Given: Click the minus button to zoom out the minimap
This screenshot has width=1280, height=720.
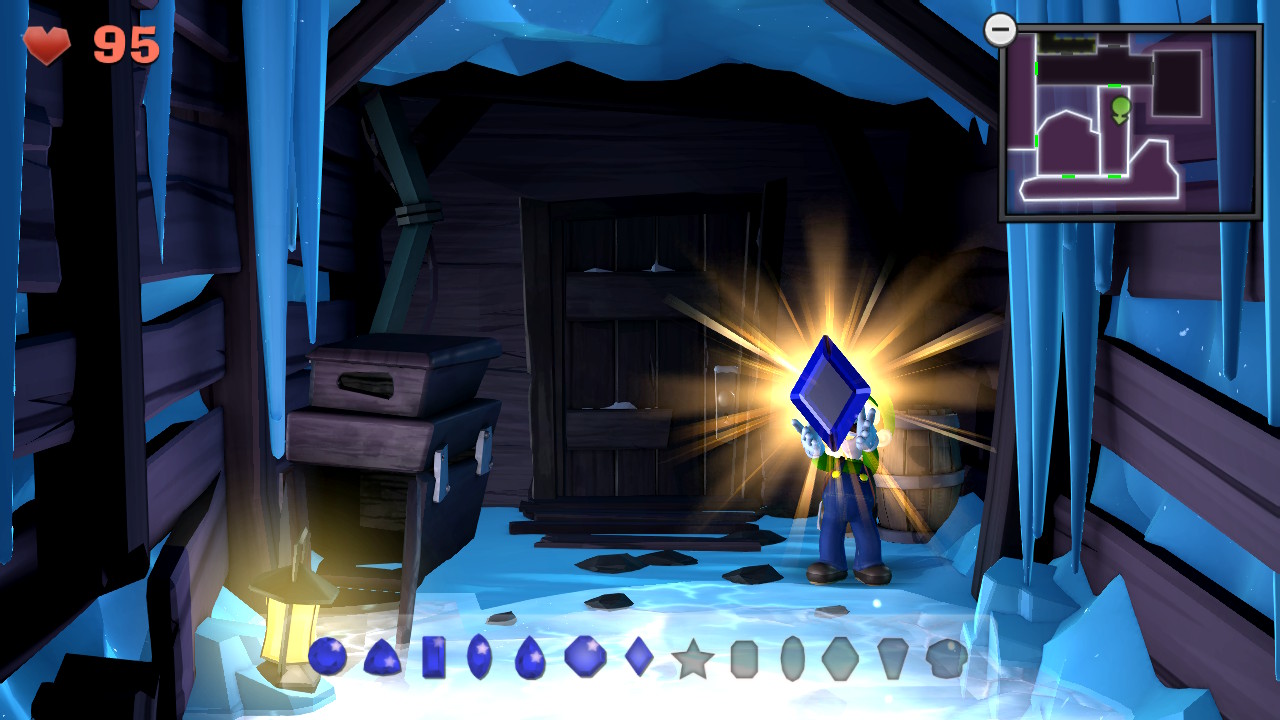Looking at the screenshot, I should [999, 29].
